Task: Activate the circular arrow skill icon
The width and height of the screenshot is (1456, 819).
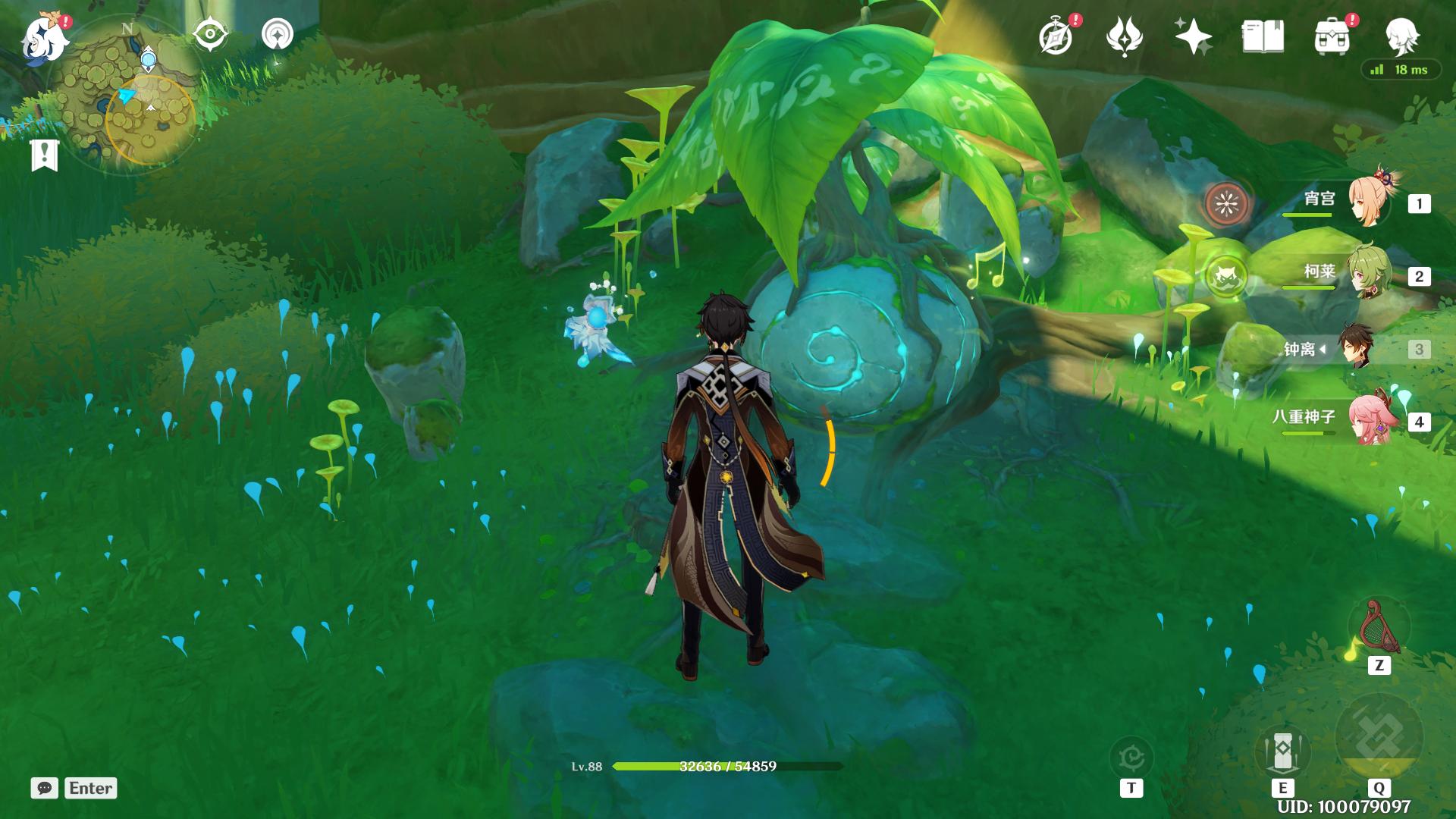Action: pos(1131,758)
